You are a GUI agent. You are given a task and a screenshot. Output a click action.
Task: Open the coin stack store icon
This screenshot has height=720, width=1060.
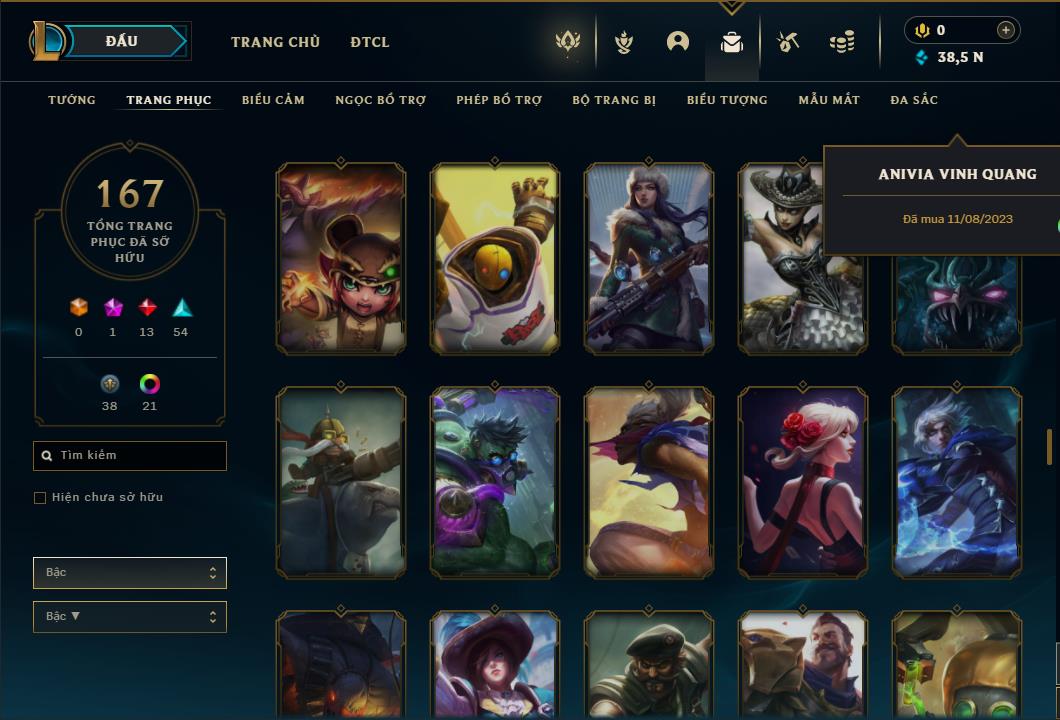[842, 42]
